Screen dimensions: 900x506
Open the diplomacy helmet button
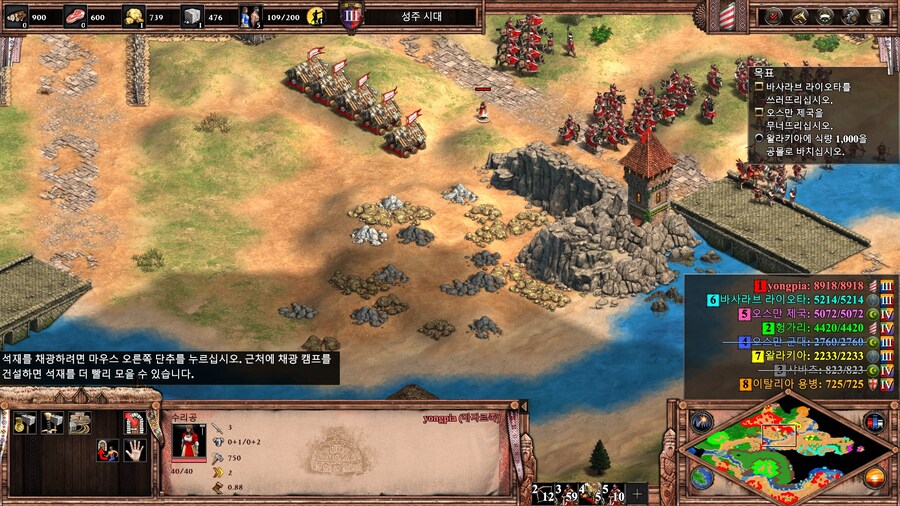click(x=826, y=15)
